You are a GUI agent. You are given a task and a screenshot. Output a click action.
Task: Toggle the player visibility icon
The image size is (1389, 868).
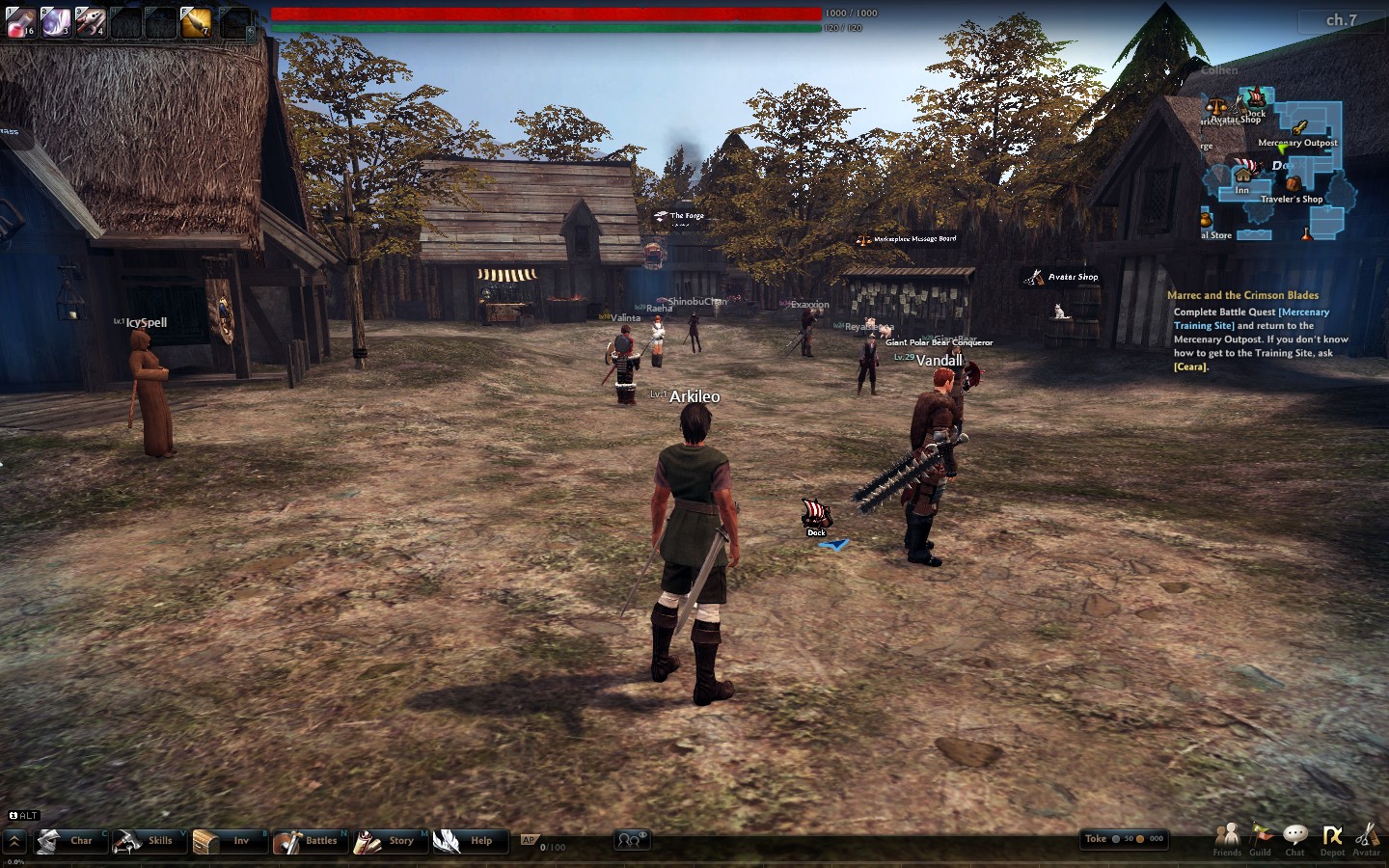[631, 840]
